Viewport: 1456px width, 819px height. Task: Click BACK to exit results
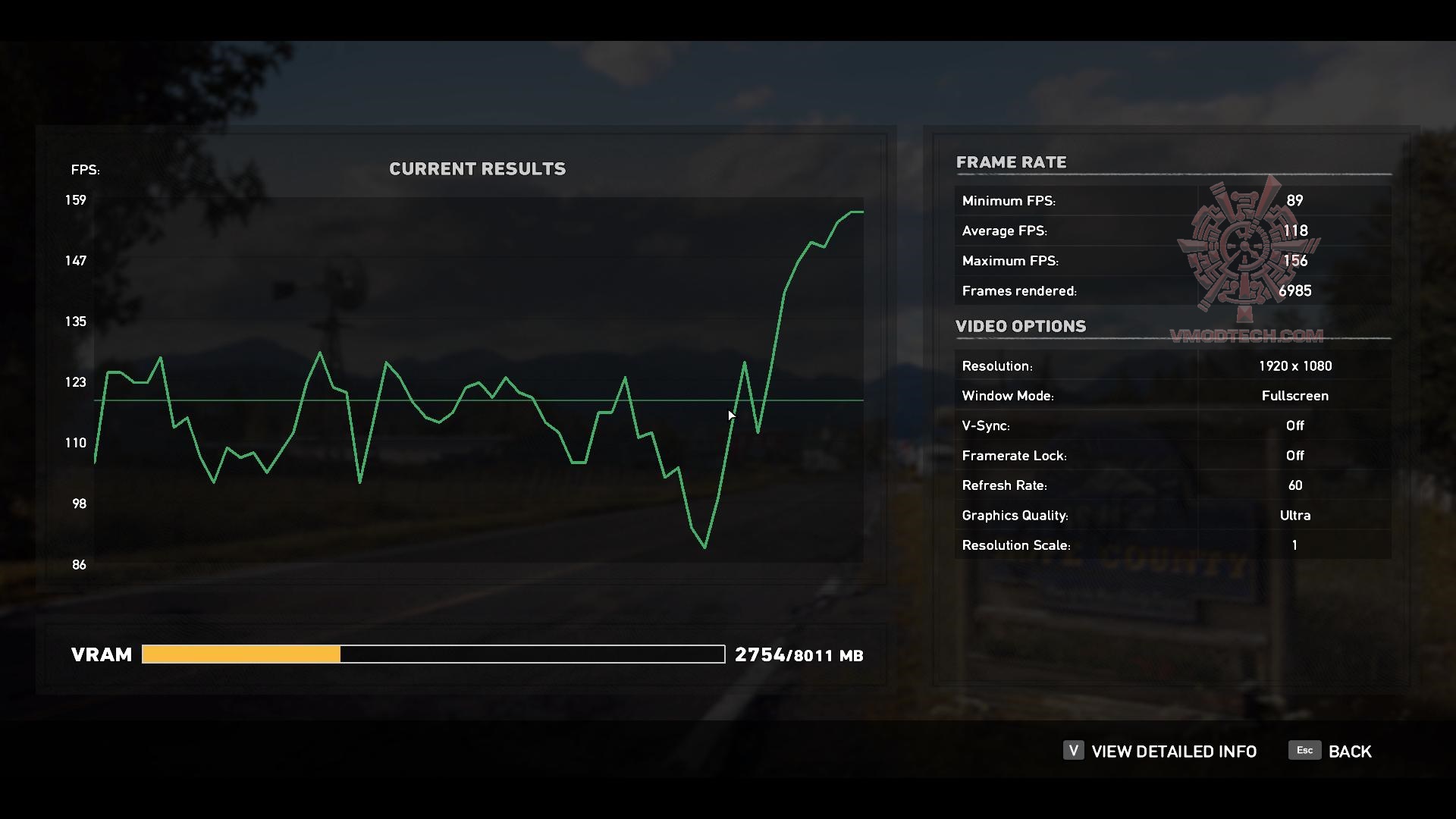pos(1350,751)
